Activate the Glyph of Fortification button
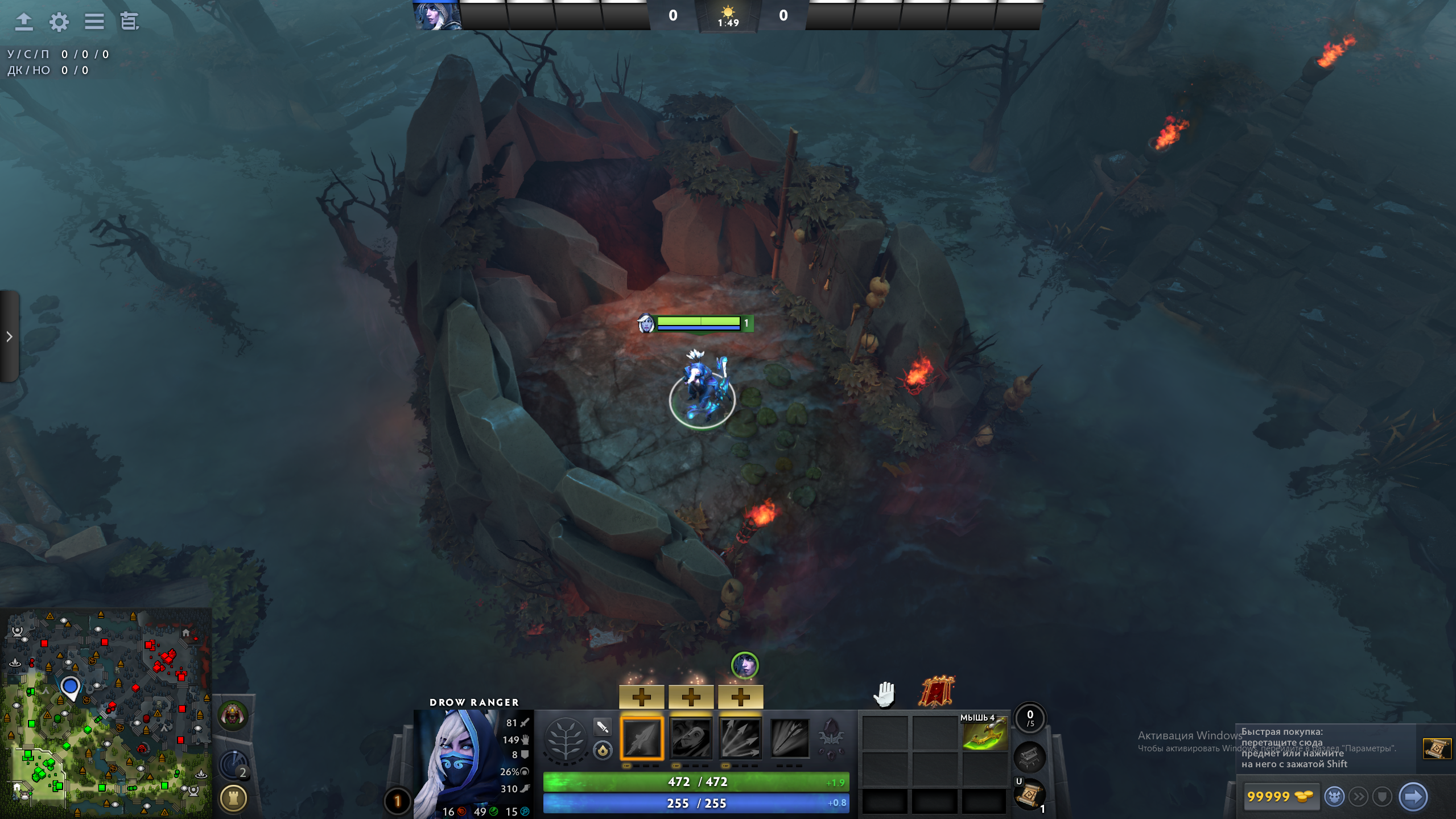This screenshot has width=1456, height=819. [233, 798]
